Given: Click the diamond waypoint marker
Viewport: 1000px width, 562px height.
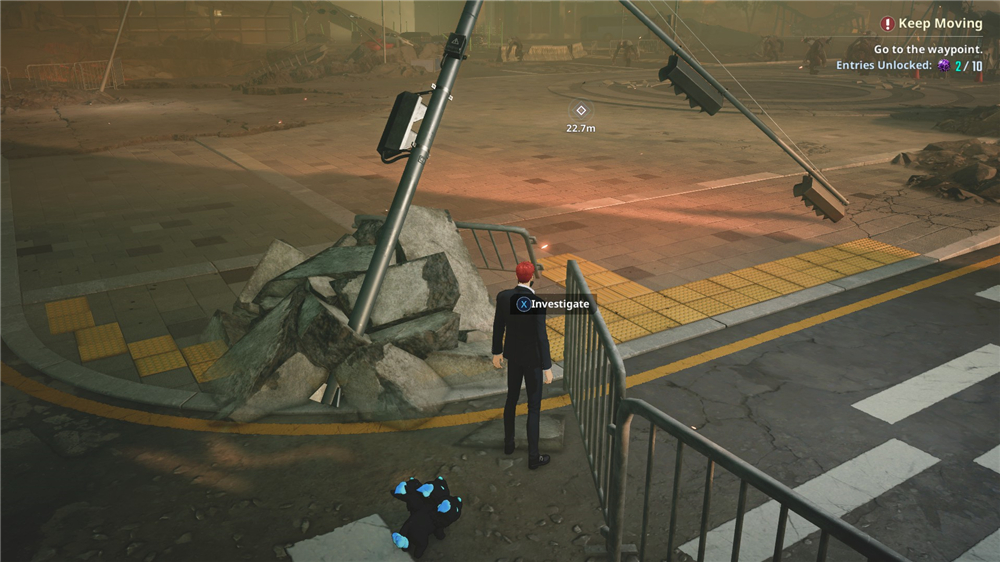Looking at the screenshot, I should 581,110.
